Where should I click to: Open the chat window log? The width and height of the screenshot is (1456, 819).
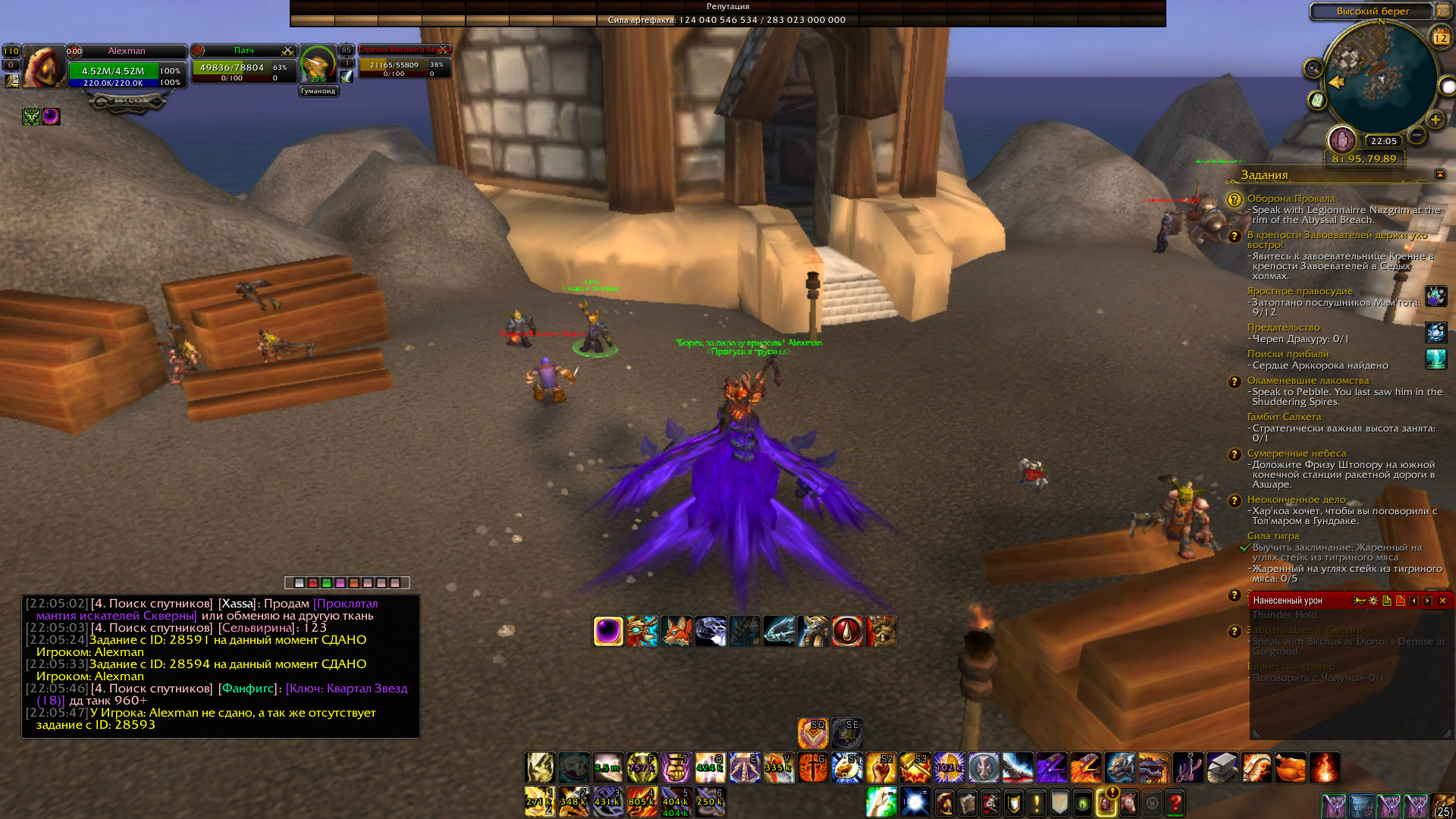[220, 666]
